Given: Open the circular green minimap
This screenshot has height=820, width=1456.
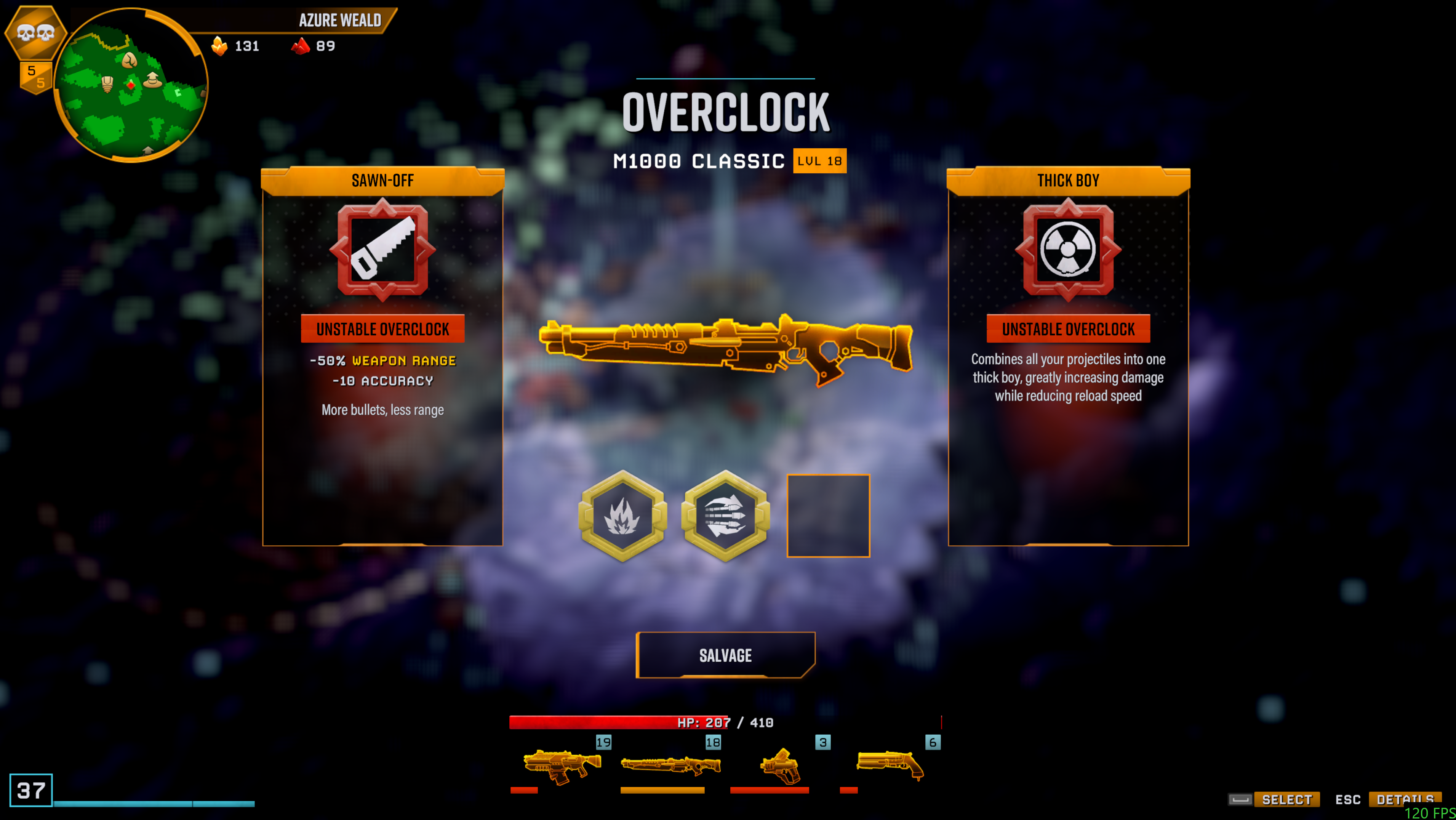Looking at the screenshot, I should click(131, 85).
